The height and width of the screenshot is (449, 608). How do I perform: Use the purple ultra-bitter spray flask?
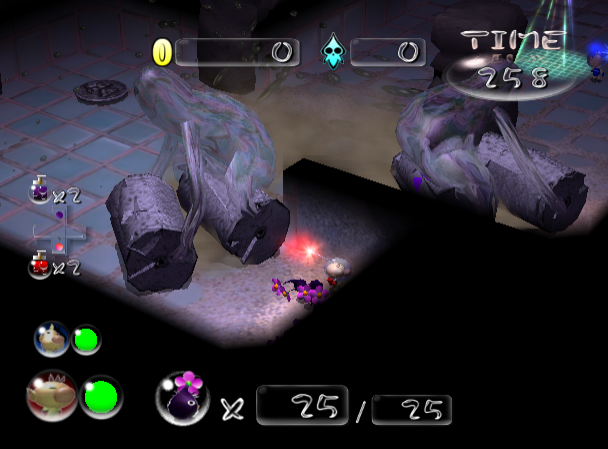point(39,188)
